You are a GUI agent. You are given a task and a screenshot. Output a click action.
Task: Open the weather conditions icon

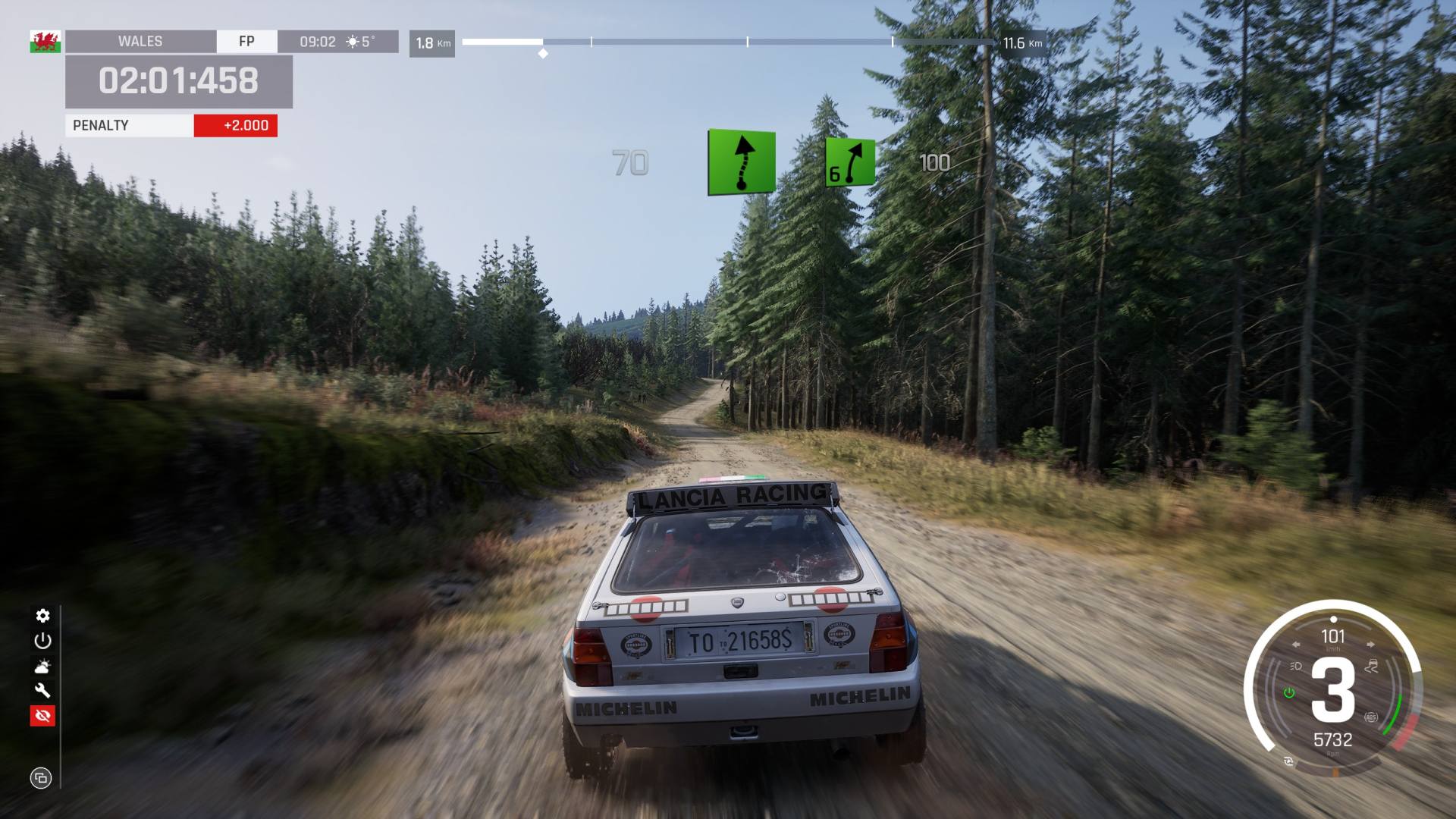[42, 667]
